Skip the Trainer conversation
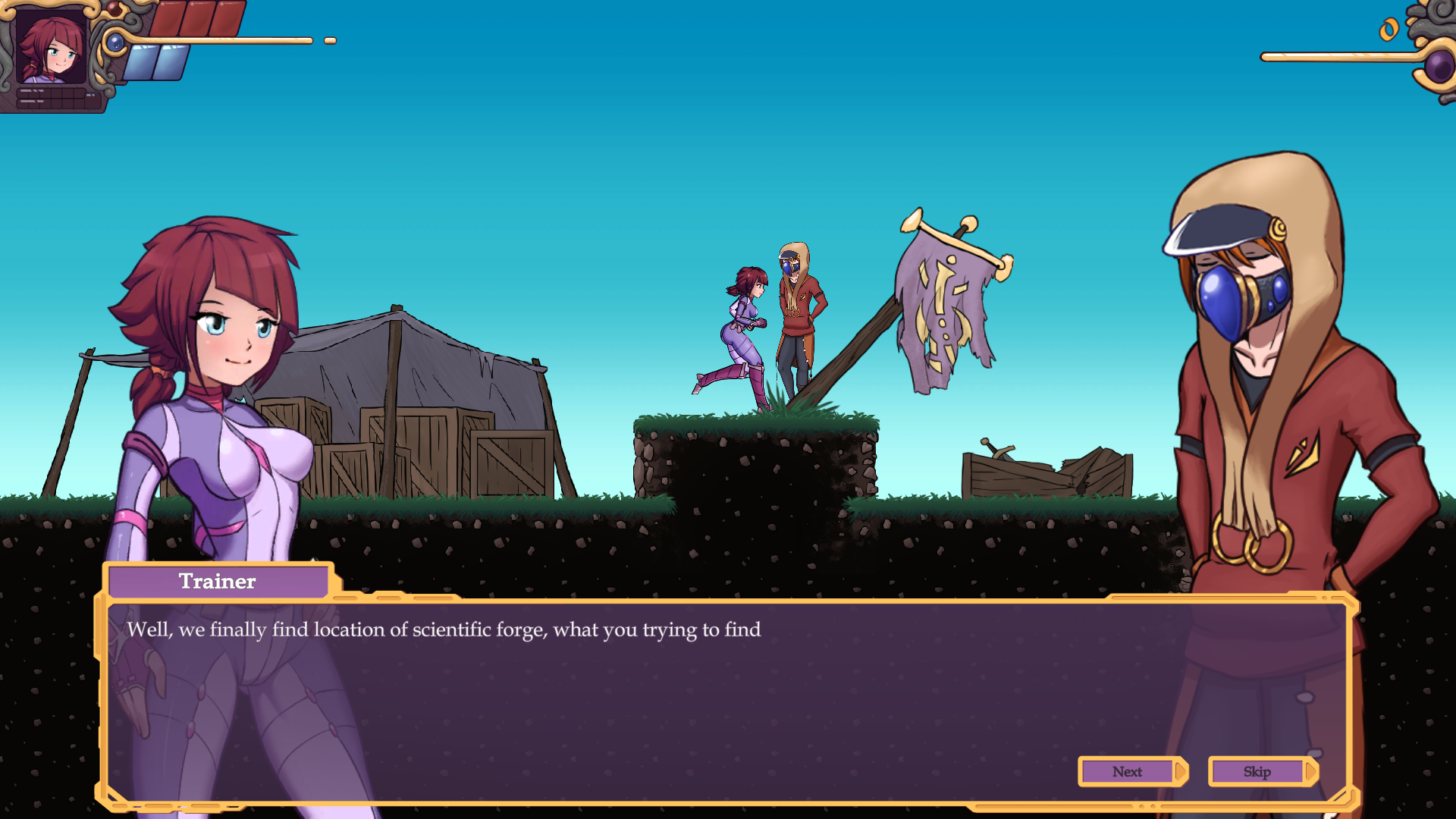 coord(1258,771)
